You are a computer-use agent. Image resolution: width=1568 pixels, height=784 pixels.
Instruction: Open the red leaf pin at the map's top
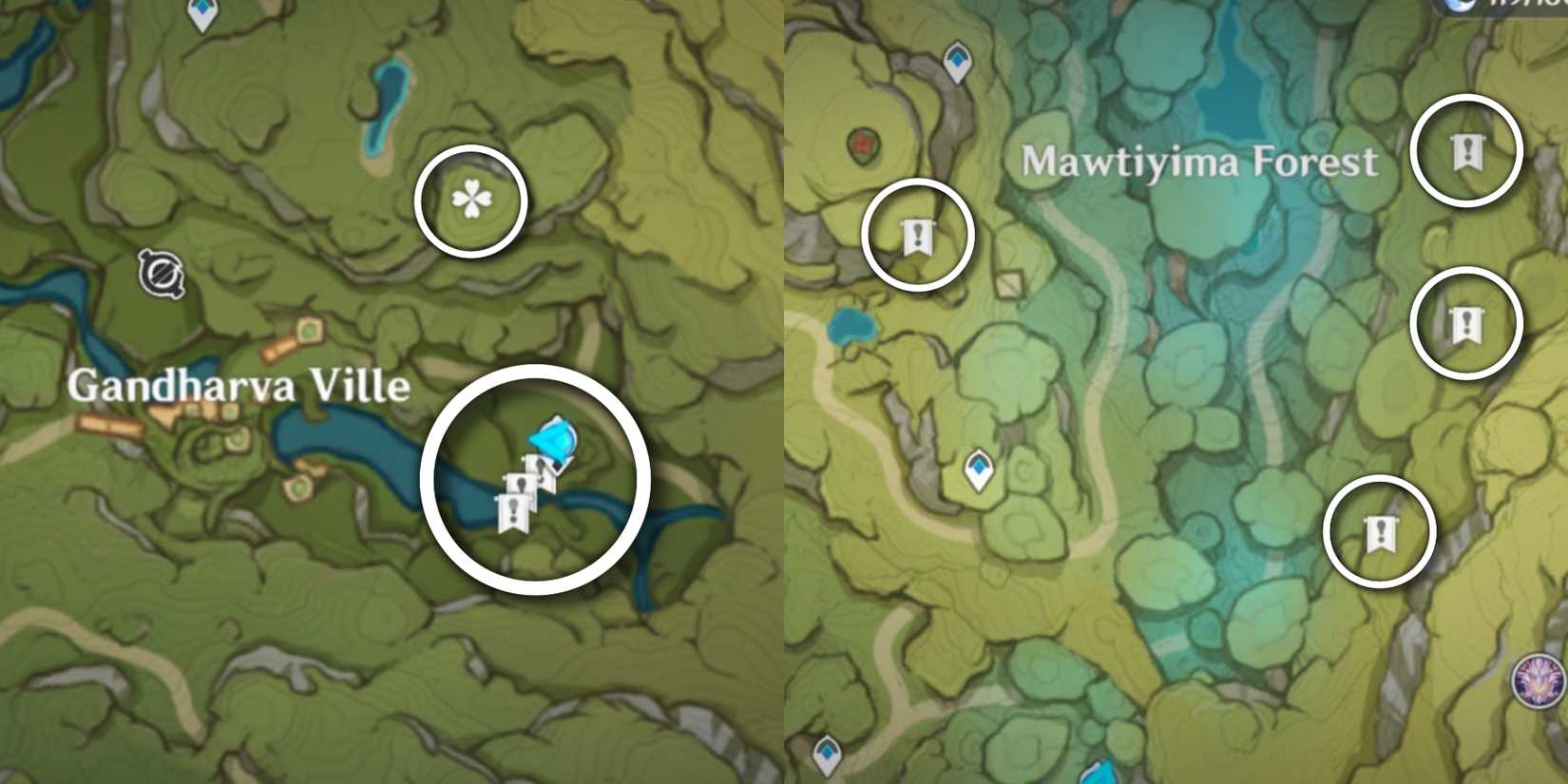tap(863, 144)
